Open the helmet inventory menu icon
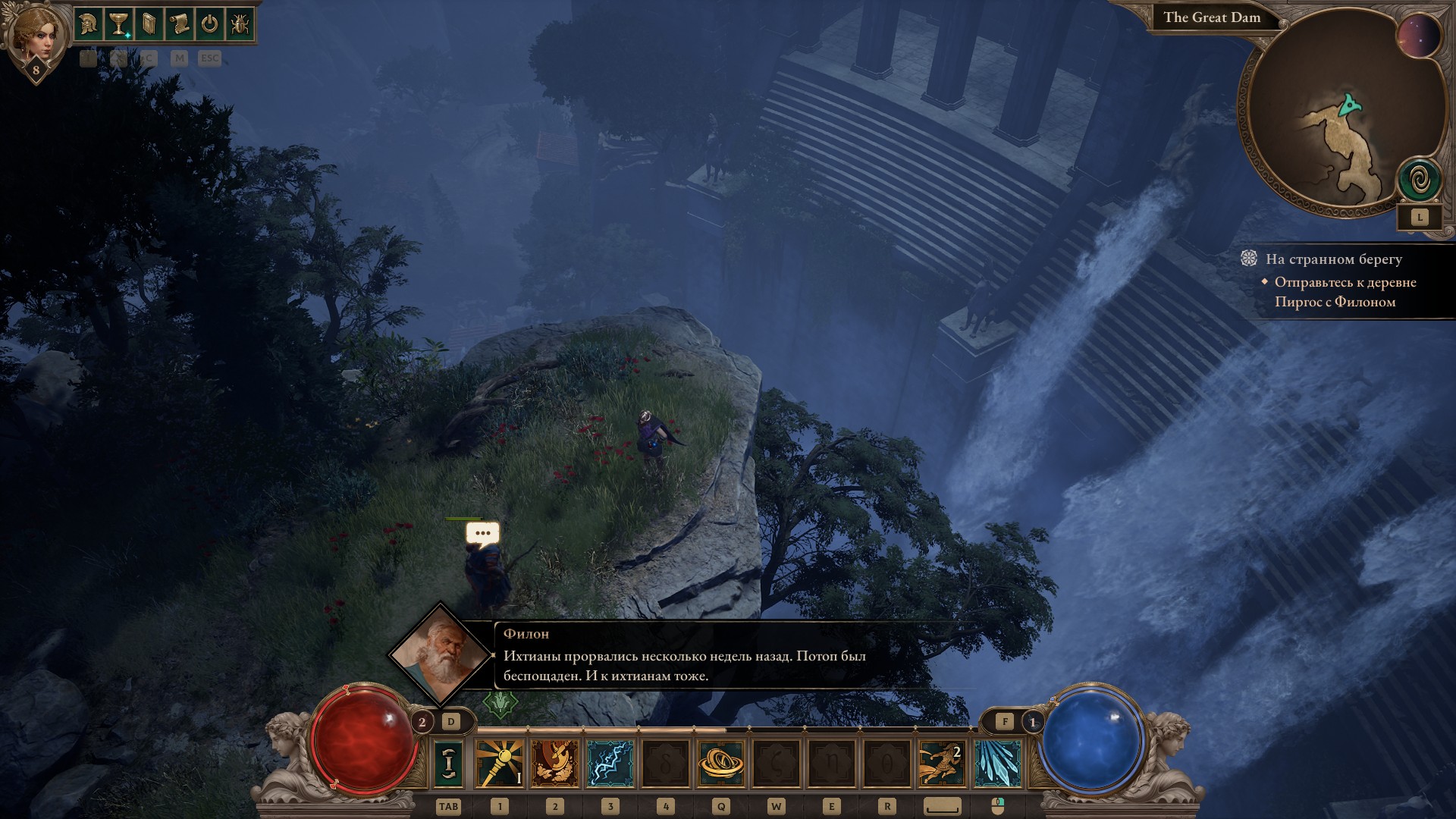Viewport: 1456px width, 819px height. click(x=89, y=25)
